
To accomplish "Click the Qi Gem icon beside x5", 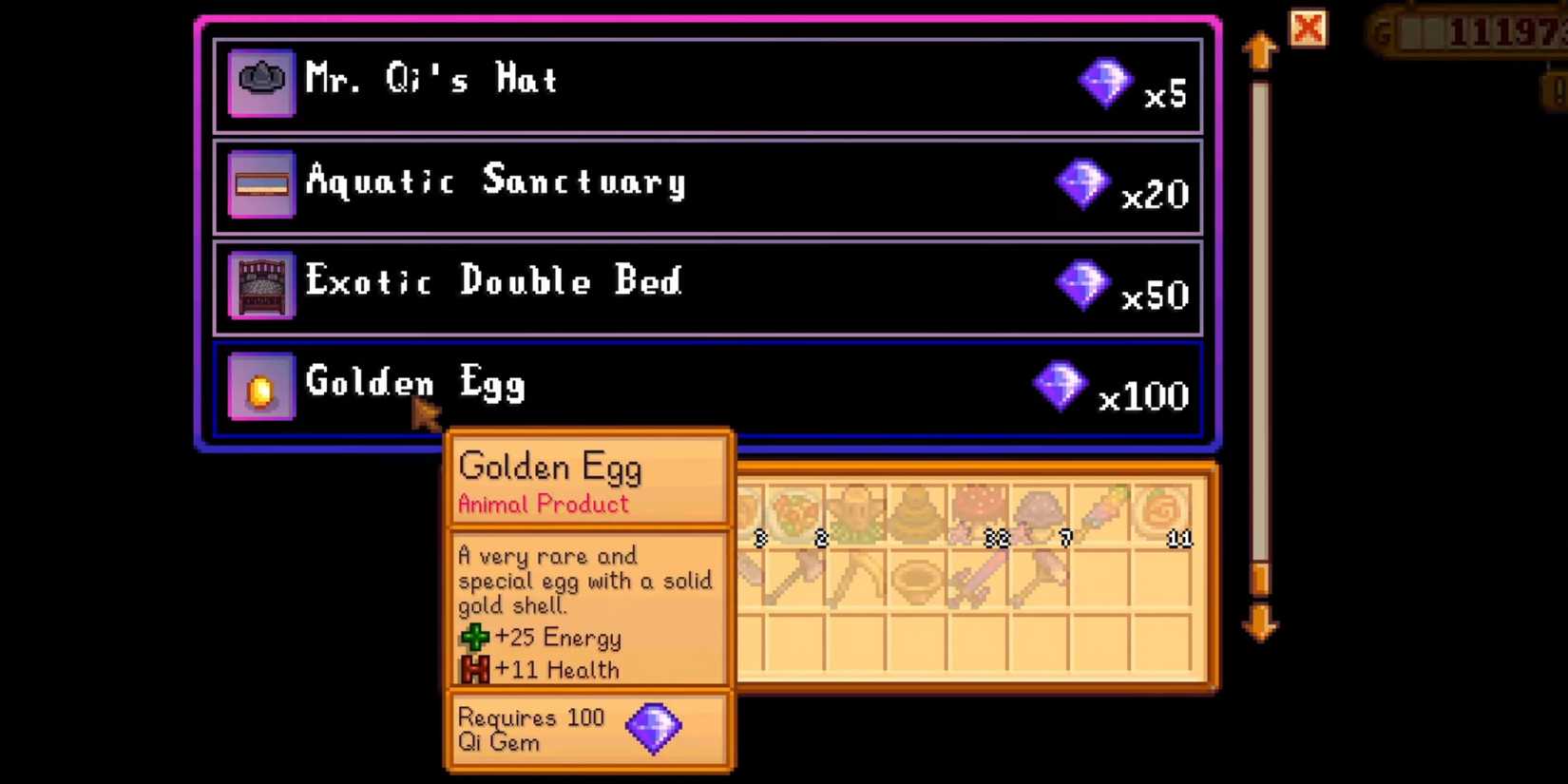I will pyautogui.click(x=1105, y=83).
